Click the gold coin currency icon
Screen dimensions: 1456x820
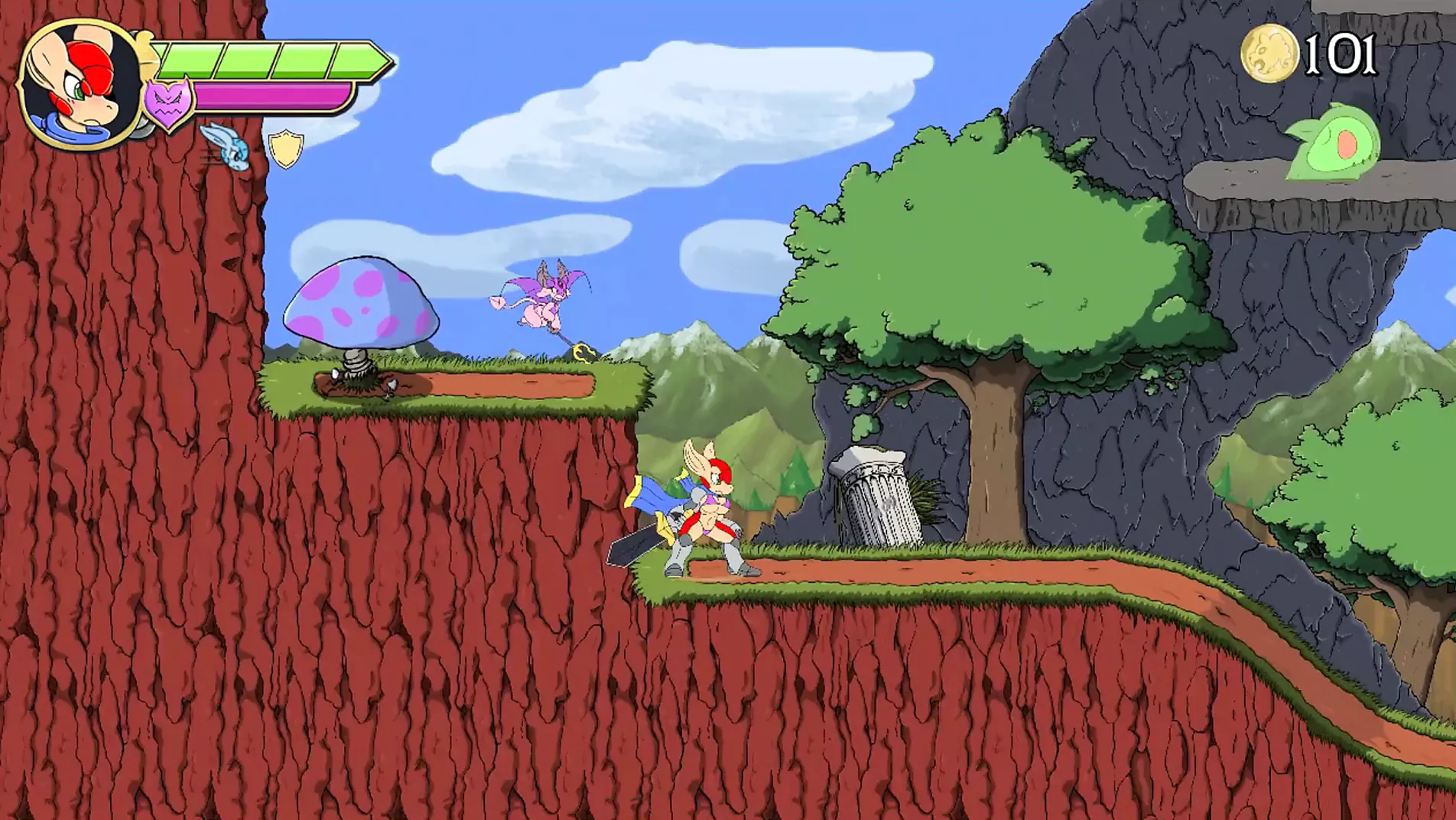click(x=1269, y=54)
